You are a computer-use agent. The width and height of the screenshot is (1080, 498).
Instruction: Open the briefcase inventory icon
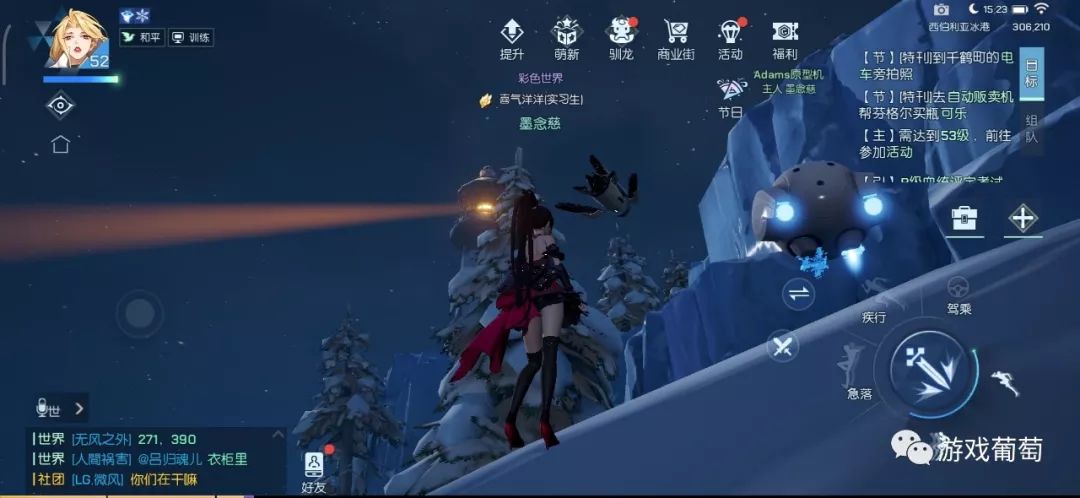click(x=964, y=218)
